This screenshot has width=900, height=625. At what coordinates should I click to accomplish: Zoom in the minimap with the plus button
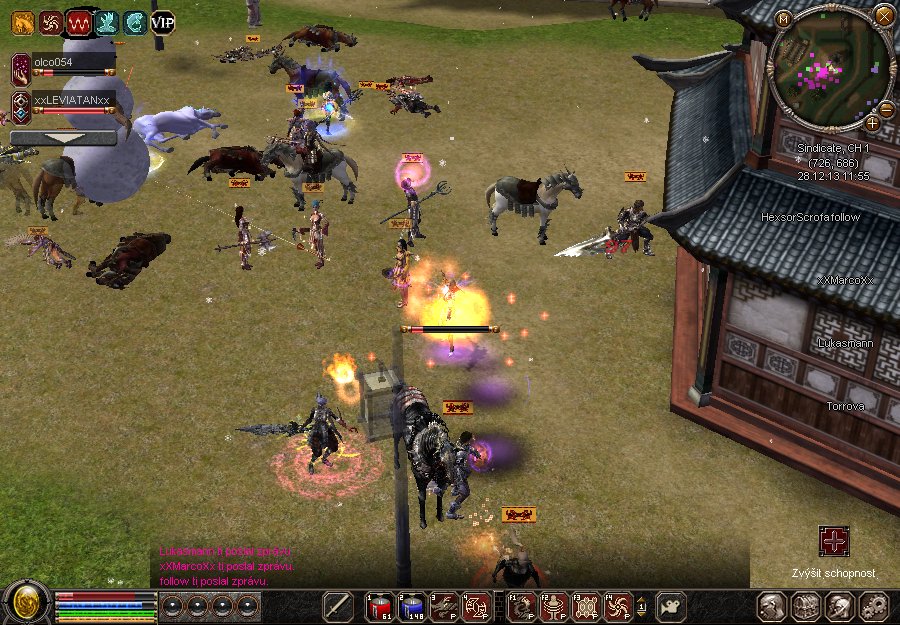pos(872,123)
